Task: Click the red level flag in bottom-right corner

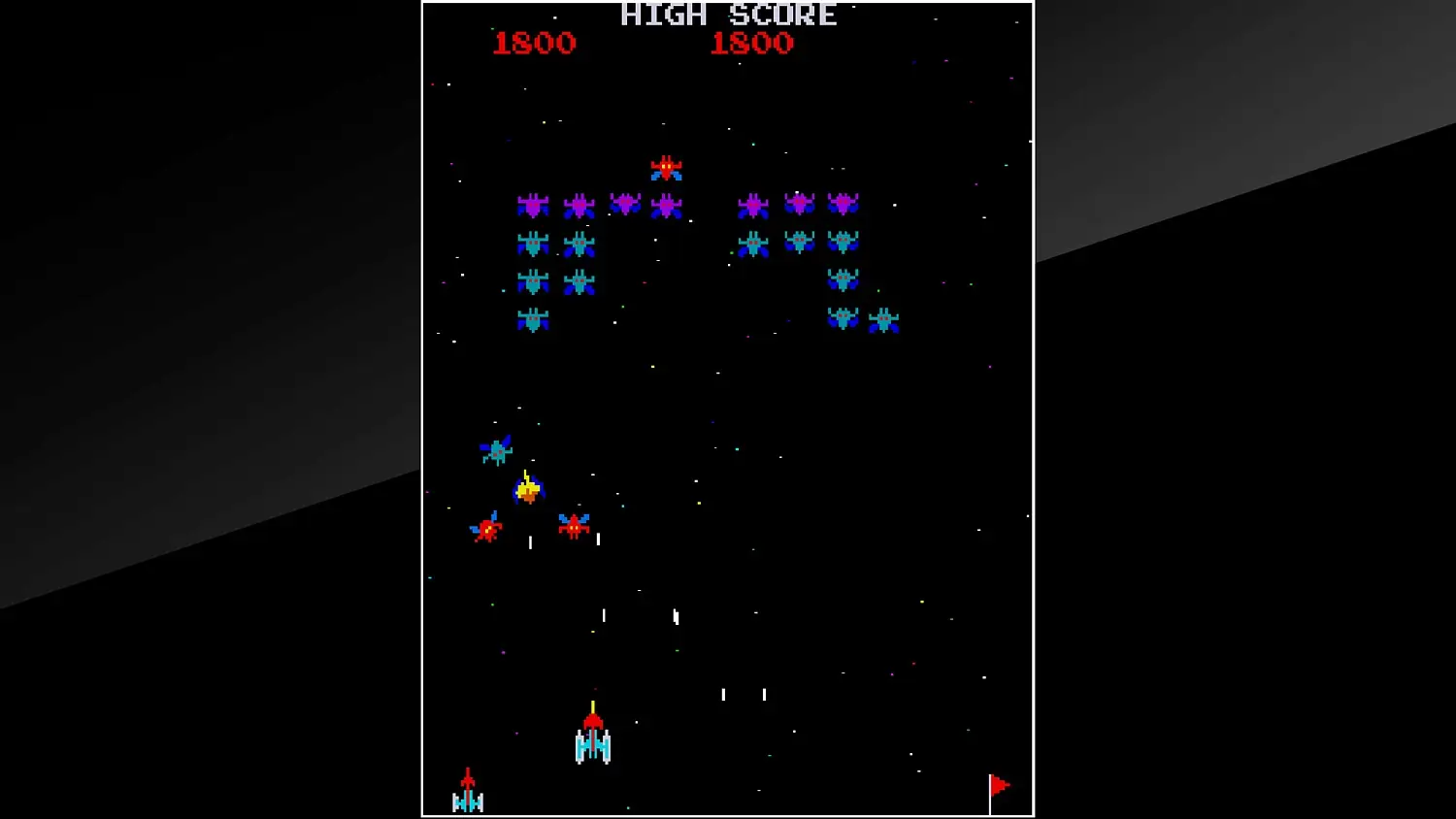Action: (998, 784)
